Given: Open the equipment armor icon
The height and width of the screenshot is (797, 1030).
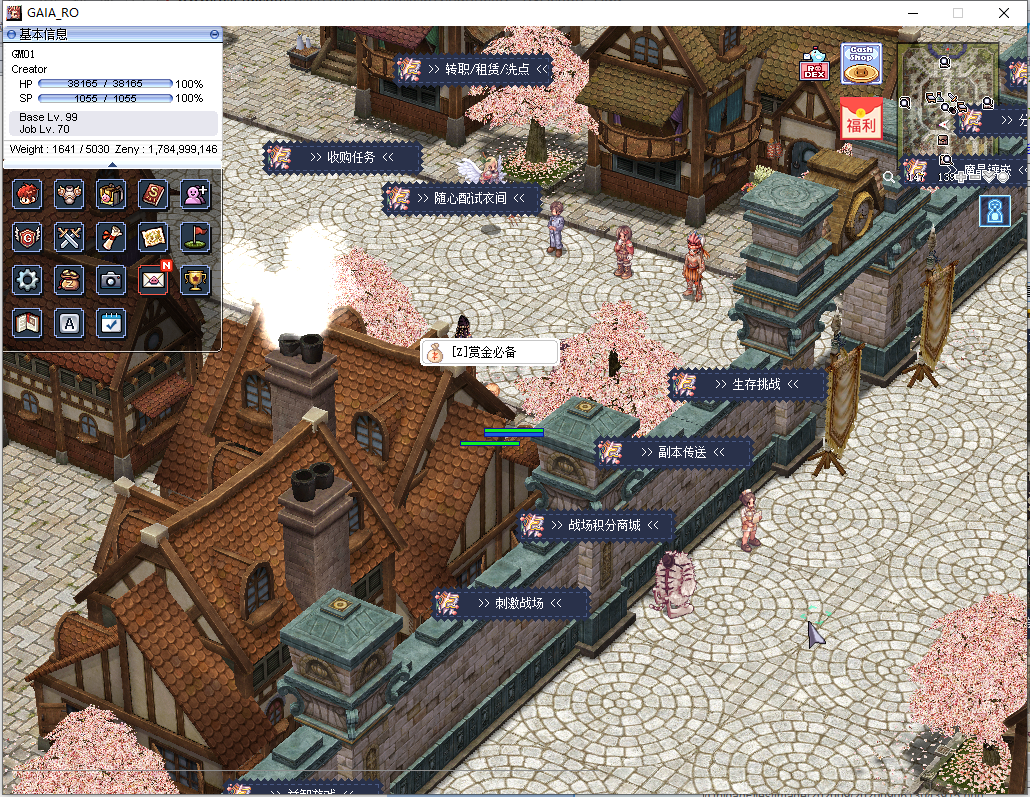Looking at the screenshot, I should tap(69, 194).
